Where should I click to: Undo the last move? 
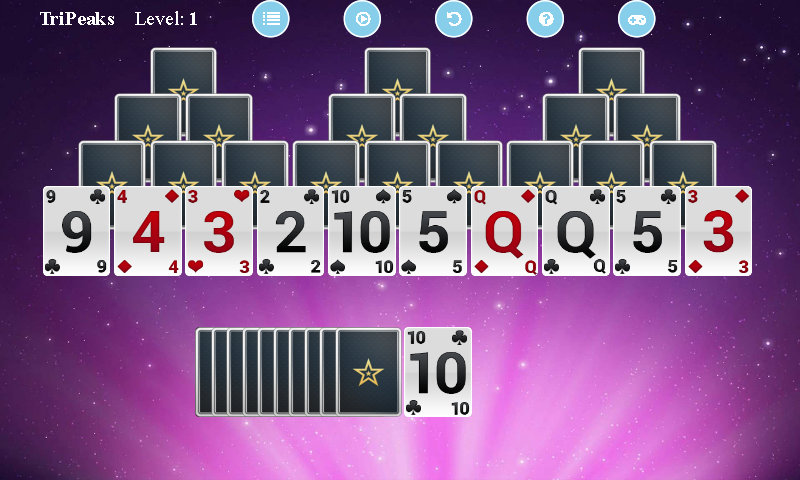[454, 19]
